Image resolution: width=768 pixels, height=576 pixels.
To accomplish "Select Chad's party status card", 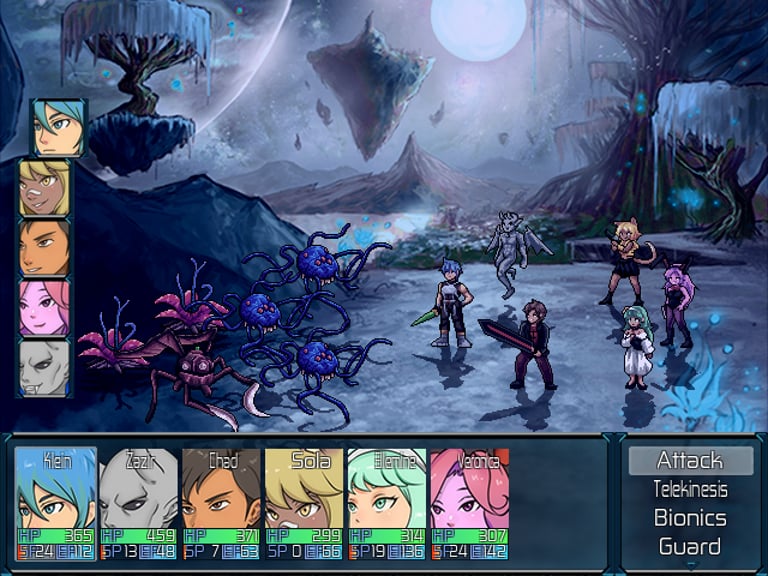I will (x=222, y=503).
